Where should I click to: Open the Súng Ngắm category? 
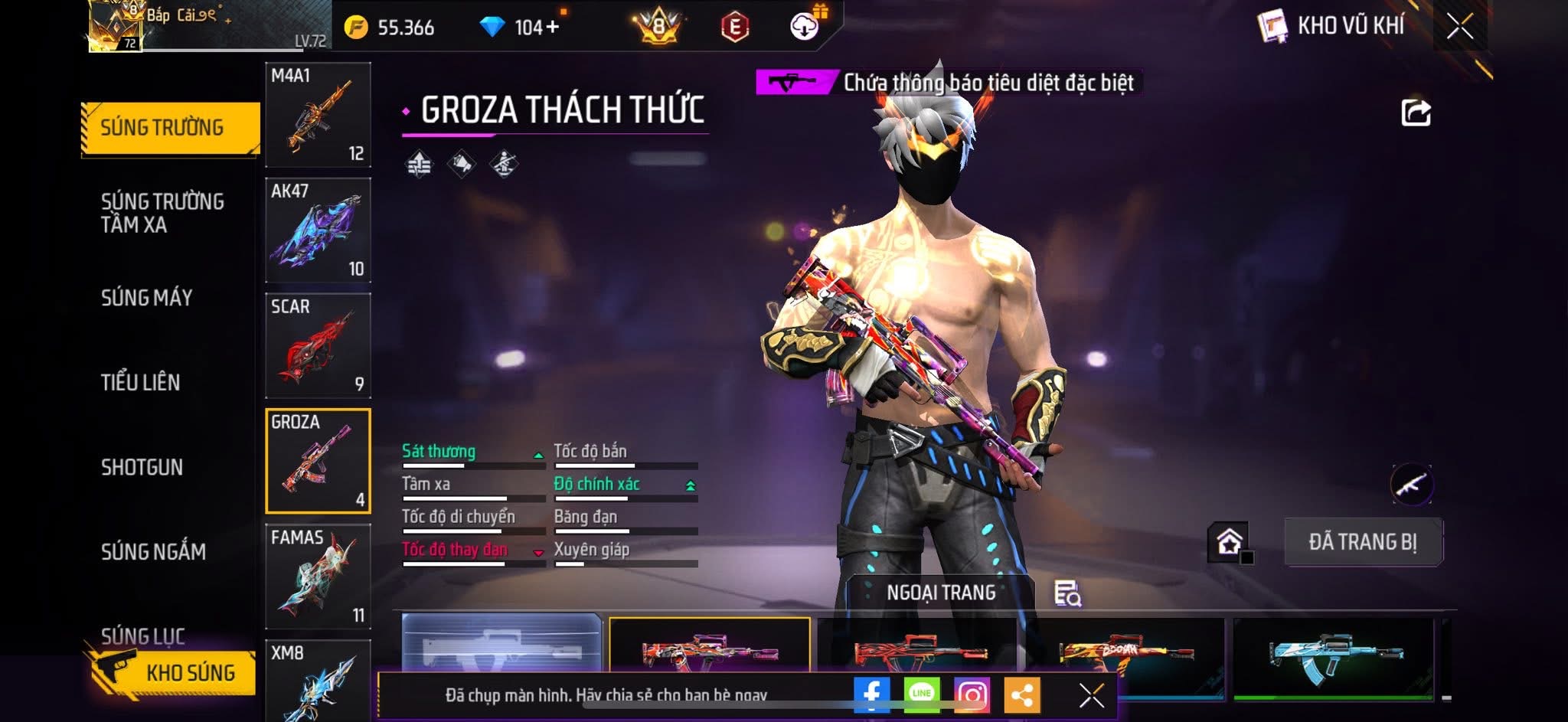pyautogui.click(x=153, y=551)
